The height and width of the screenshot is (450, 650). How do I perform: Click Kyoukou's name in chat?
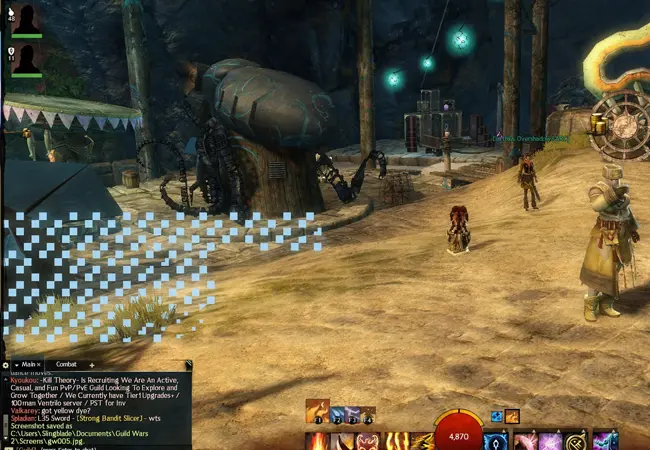click(20, 381)
